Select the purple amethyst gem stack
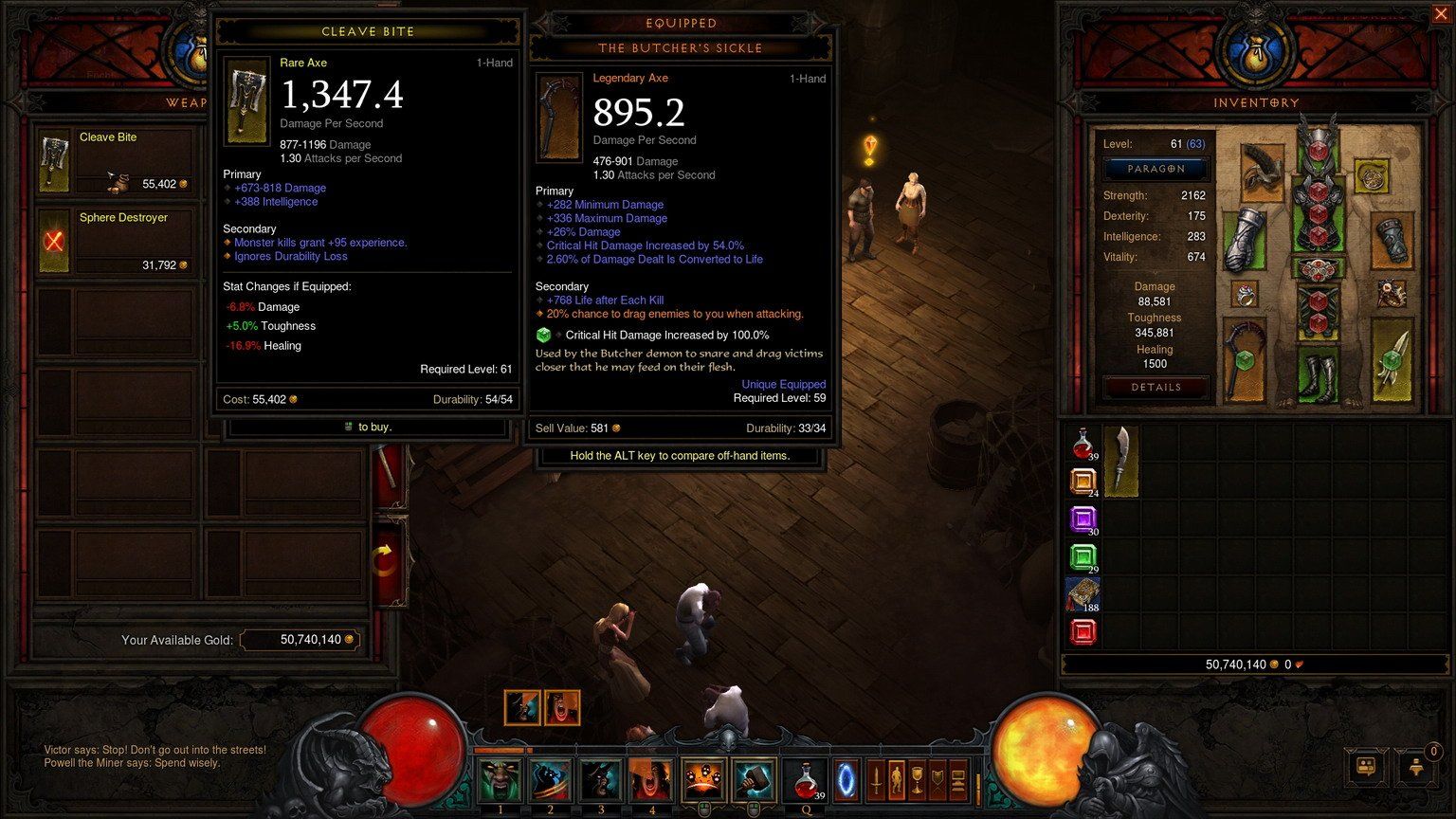 (x=1083, y=519)
